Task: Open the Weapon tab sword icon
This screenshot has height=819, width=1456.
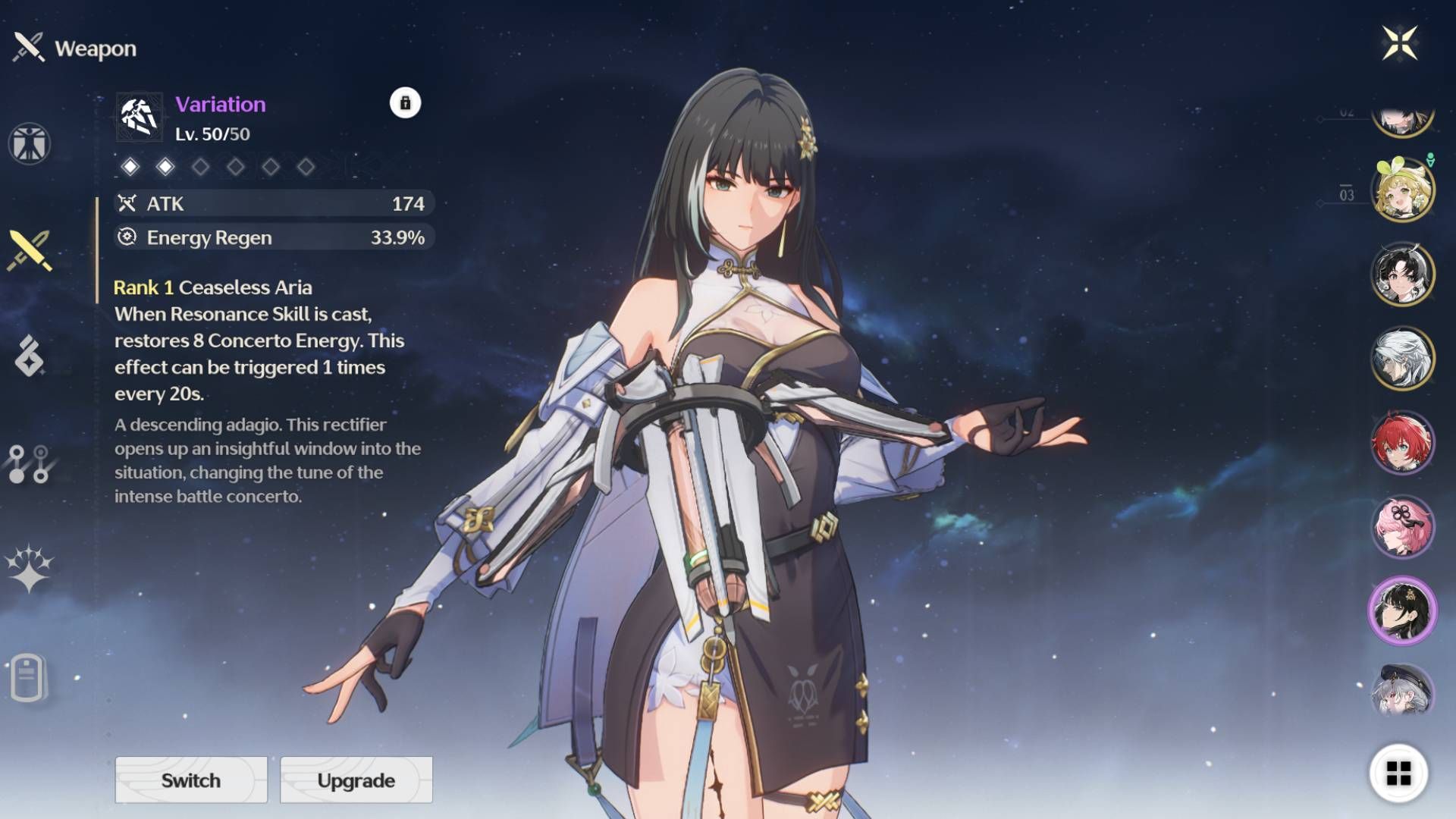Action: pyautogui.click(x=29, y=250)
